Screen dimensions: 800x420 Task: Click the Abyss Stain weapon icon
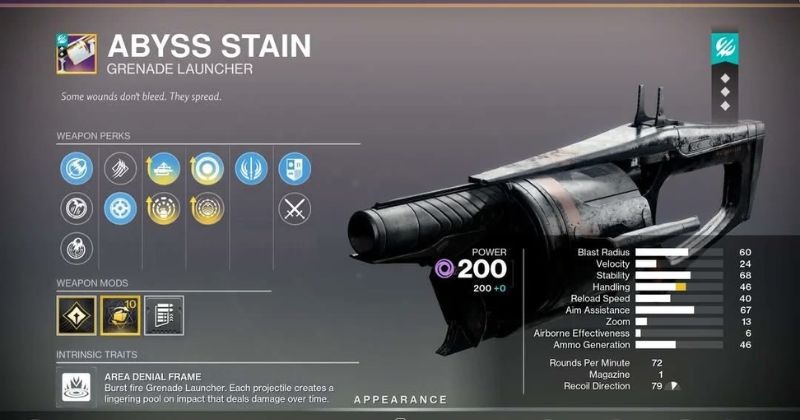click(x=76, y=53)
